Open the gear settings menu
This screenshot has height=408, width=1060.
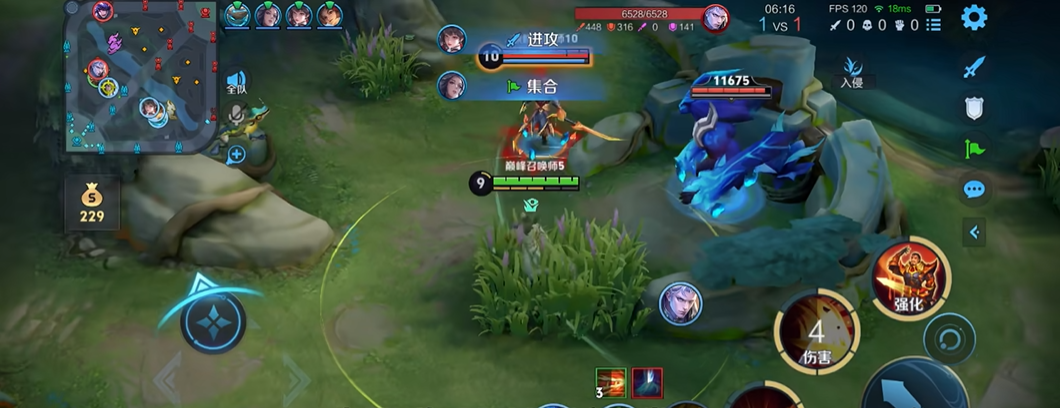pos(973,17)
